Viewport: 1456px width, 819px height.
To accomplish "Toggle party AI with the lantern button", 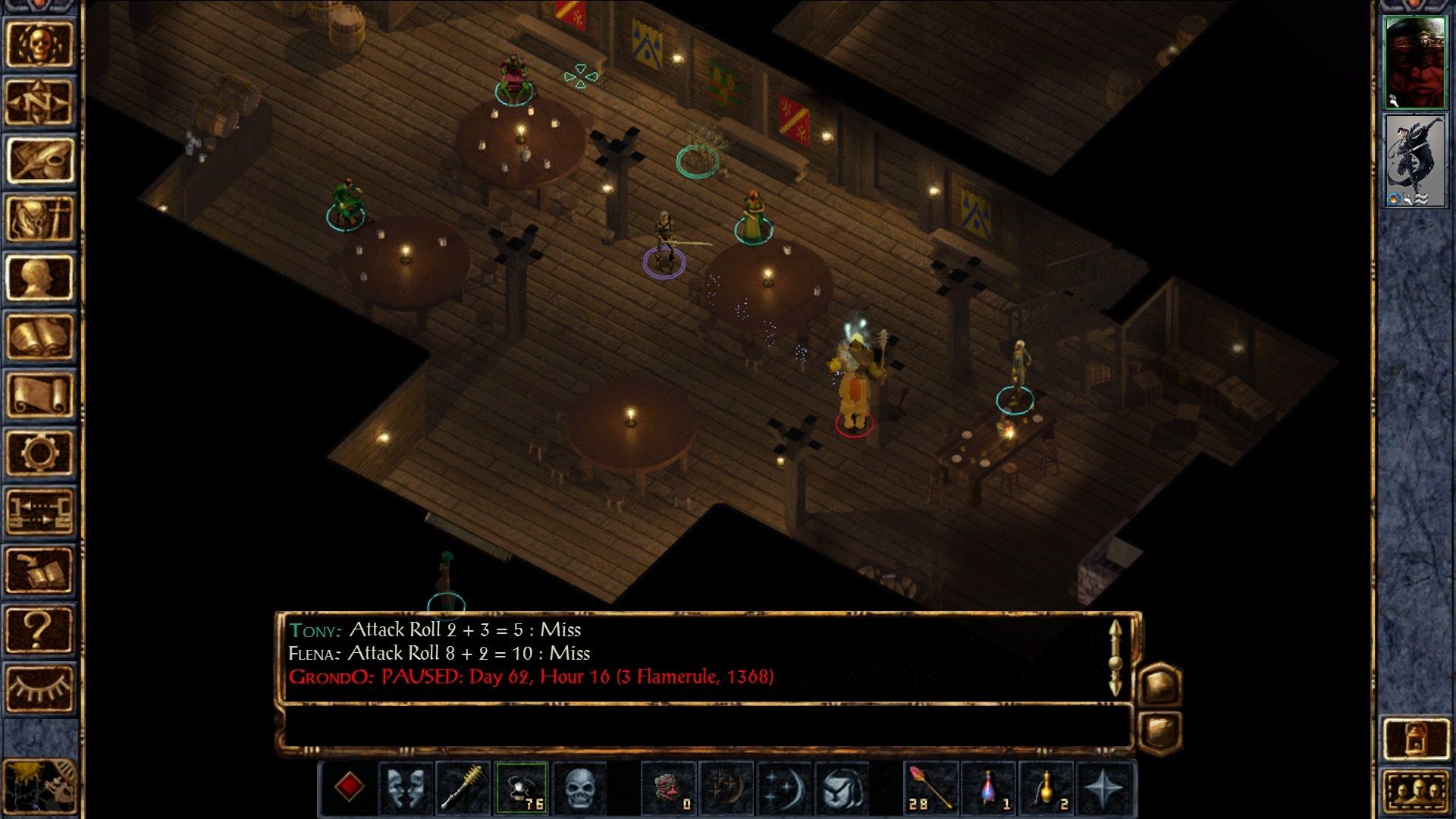I will point(1416,738).
